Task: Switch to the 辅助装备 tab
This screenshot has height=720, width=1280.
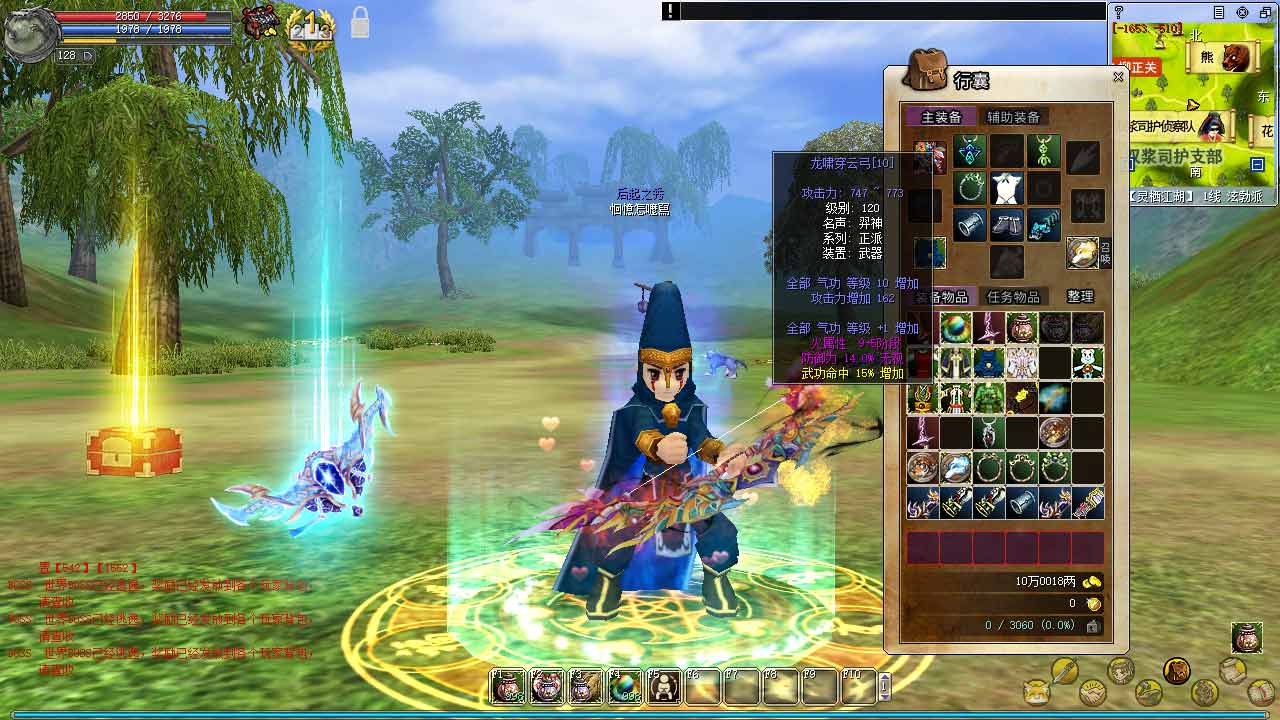Action: tap(1013, 117)
